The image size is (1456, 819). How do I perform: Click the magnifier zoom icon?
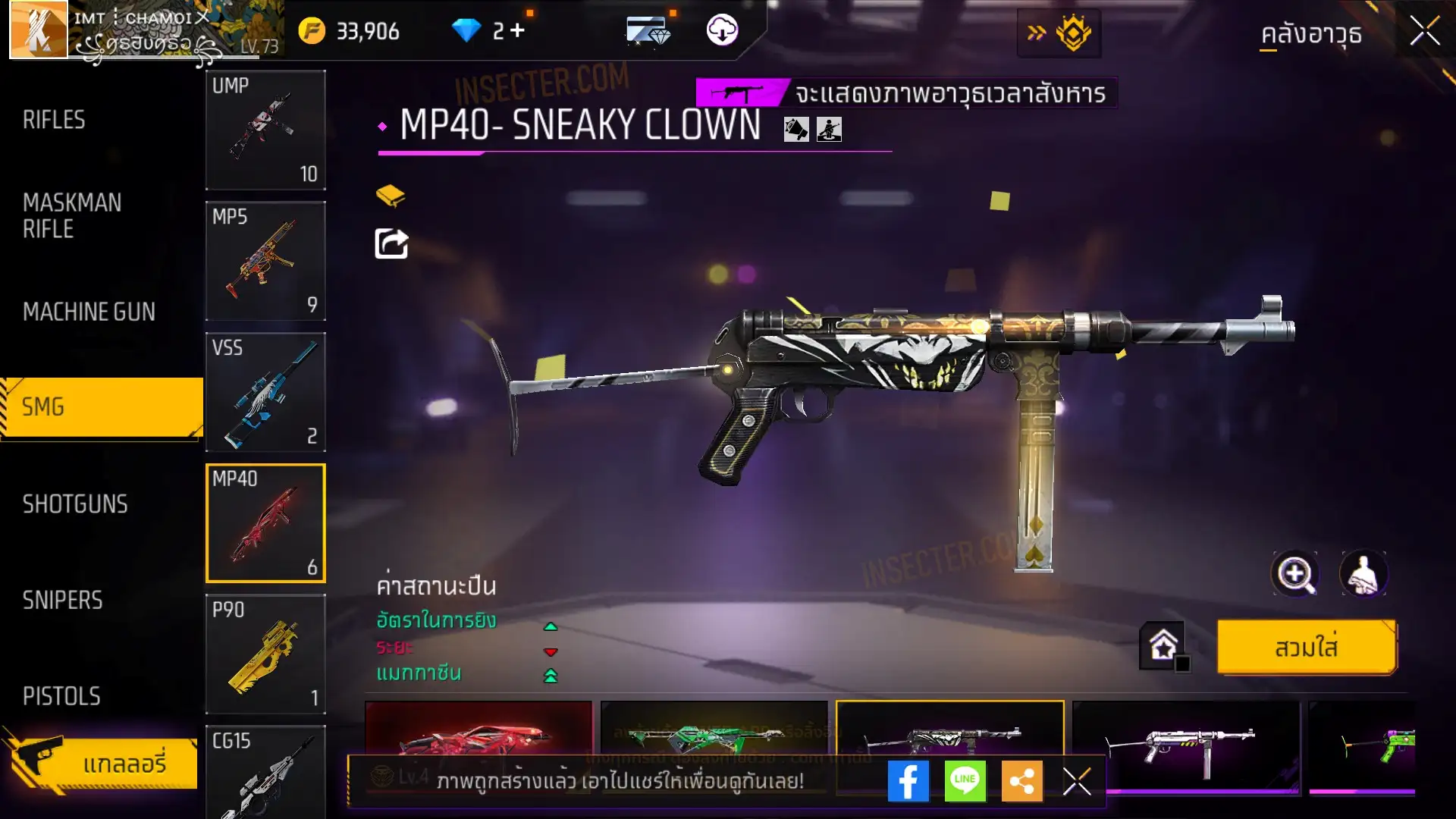click(1294, 574)
